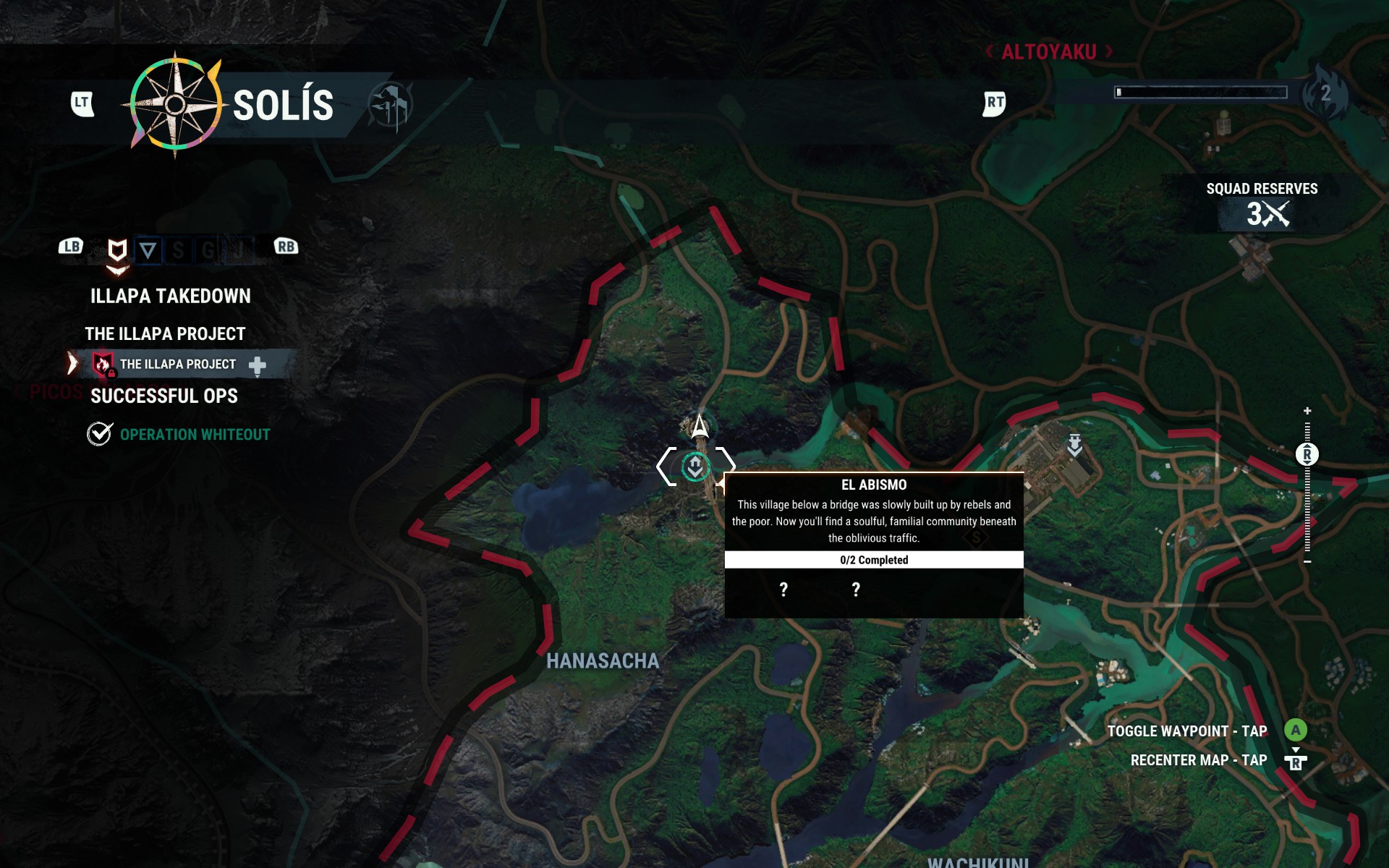1389x868 pixels.
Task: Zoom in with the map plus button
Action: click(1307, 411)
